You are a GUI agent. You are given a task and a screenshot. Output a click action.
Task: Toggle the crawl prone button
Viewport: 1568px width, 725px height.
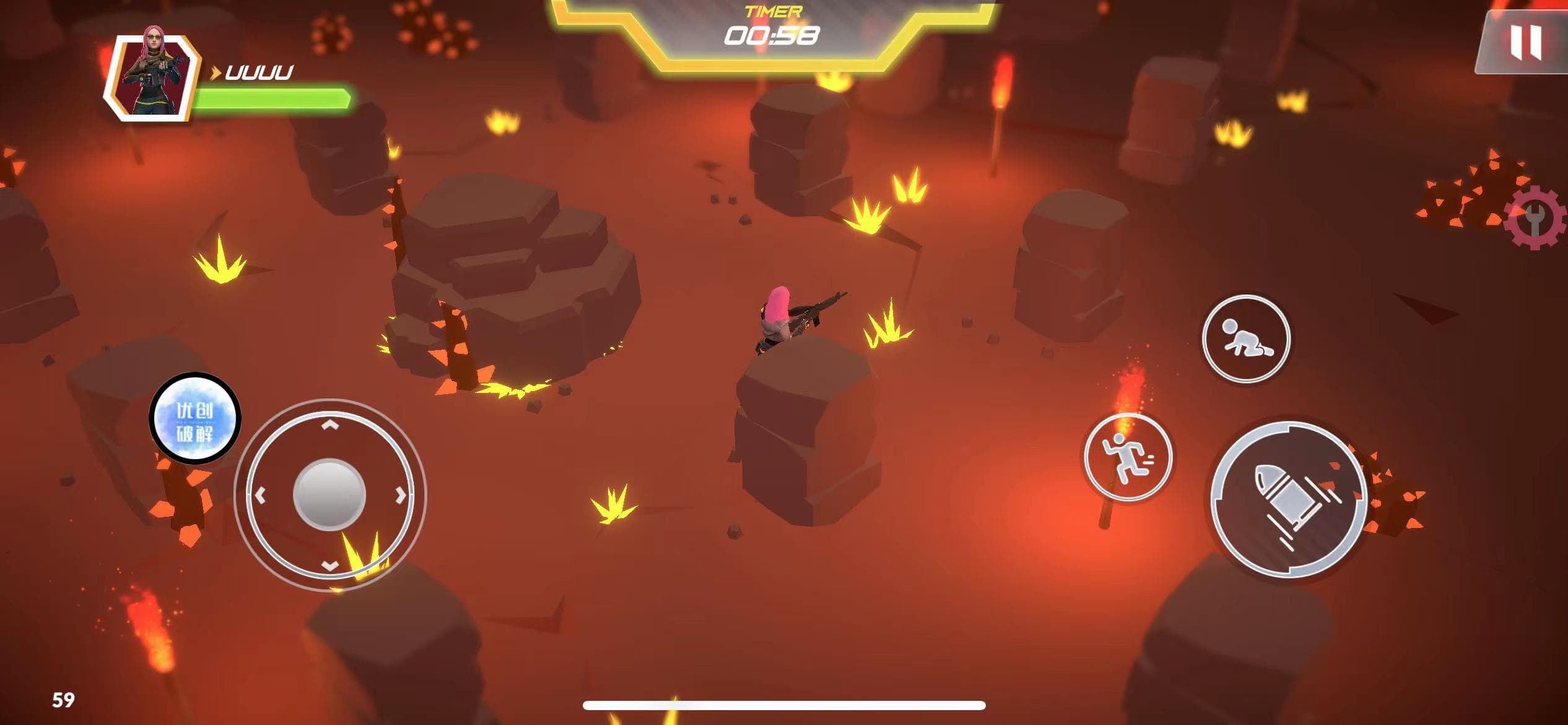(1246, 338)
